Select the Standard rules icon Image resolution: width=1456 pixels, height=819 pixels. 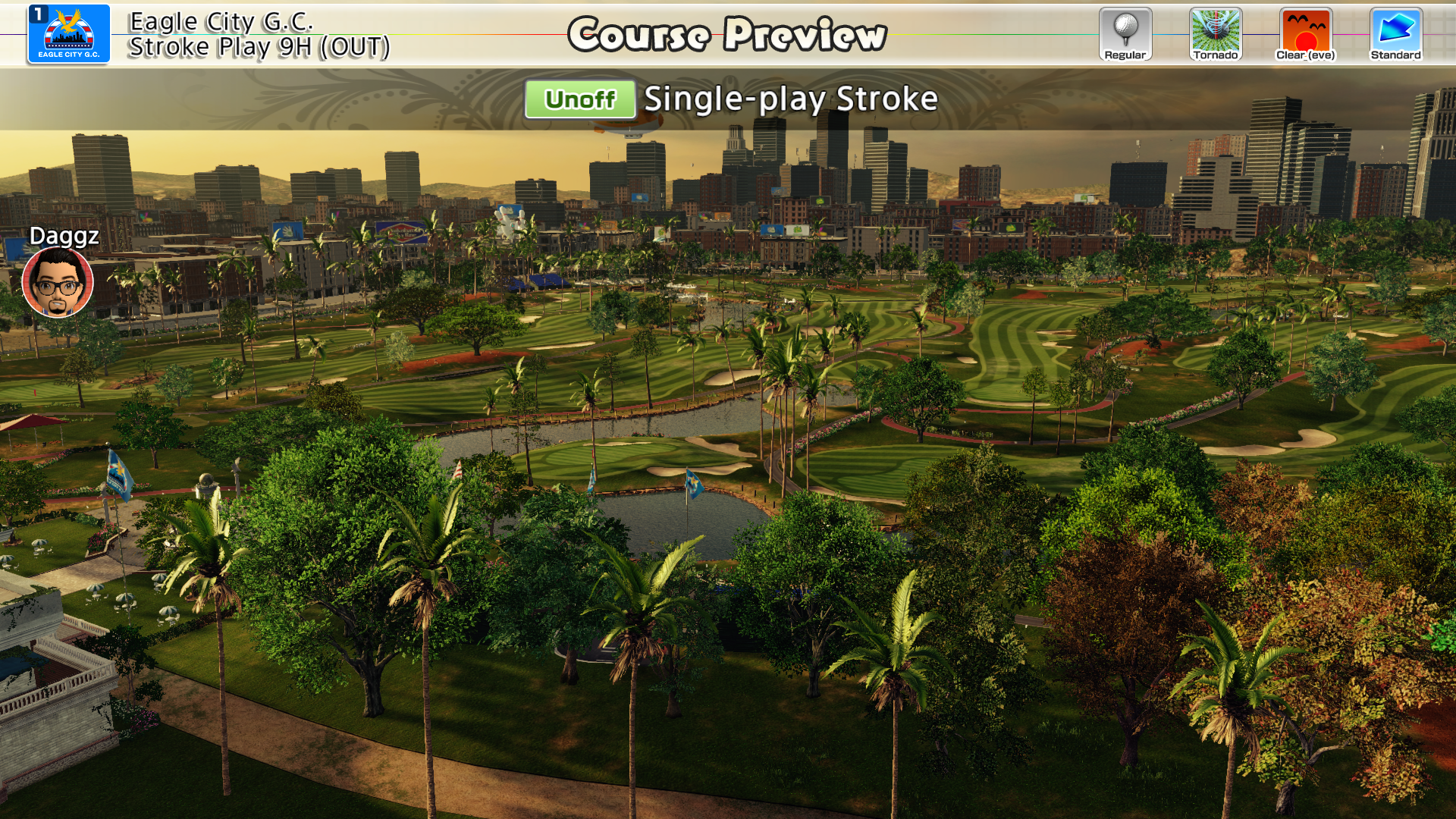[x=1395, y=34]
